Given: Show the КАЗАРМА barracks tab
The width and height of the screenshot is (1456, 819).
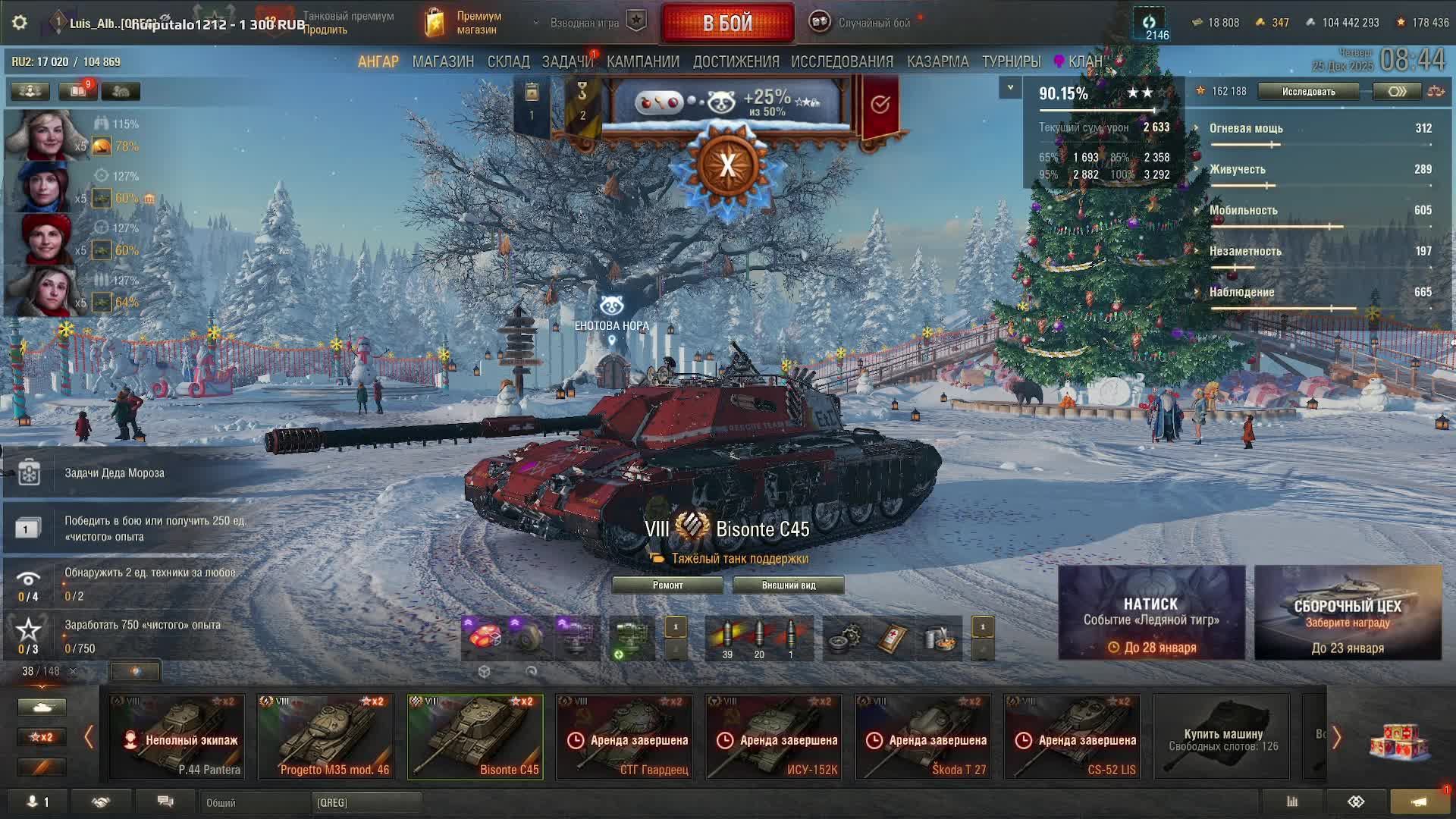Looking at the screenshot, I should point(937,61).
